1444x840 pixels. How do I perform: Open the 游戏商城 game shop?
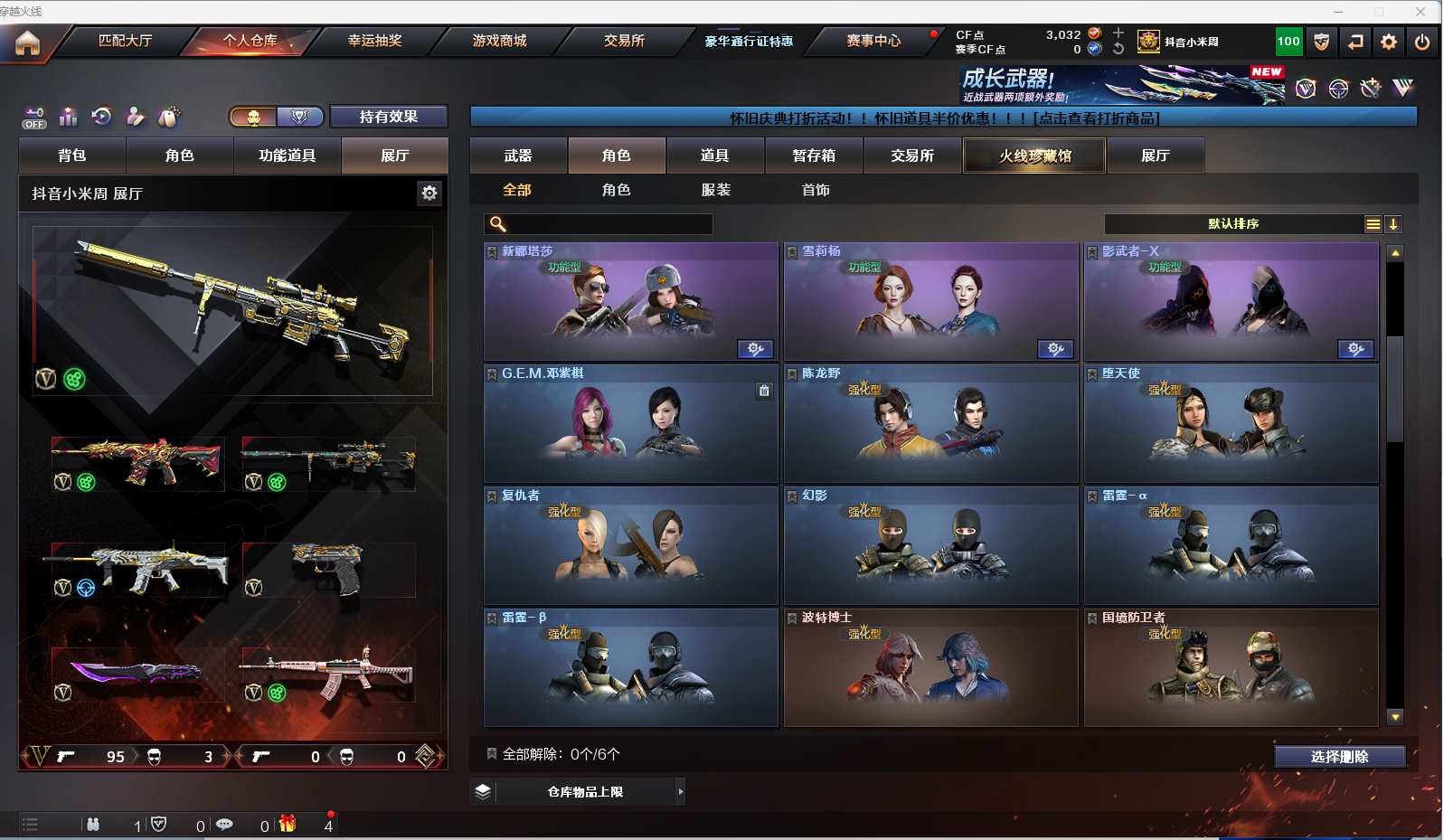499,41
